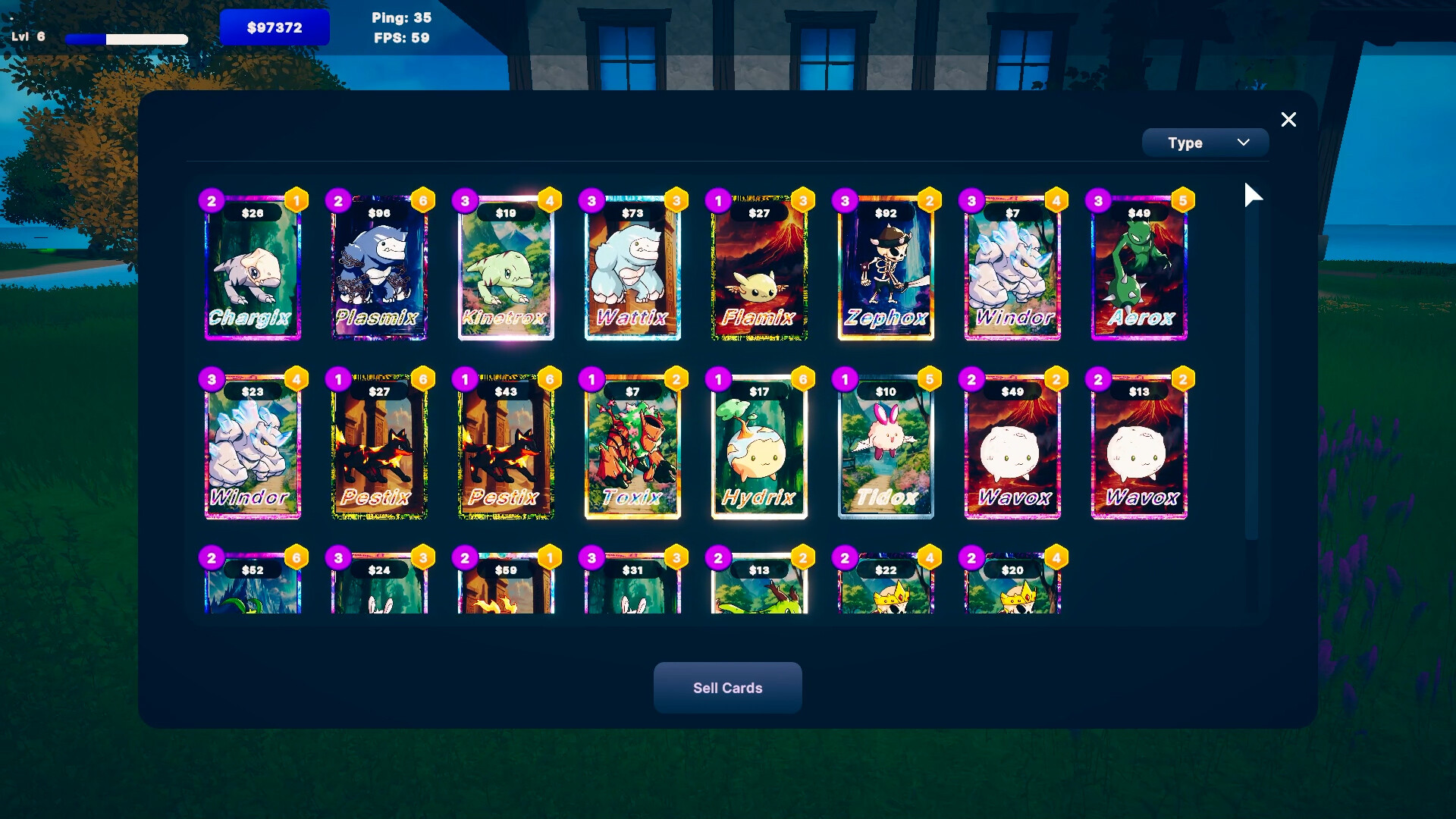This screenshot has width=1456, height=819.
Task: Click the Lvl 6 experience bar
Action: 127,38
